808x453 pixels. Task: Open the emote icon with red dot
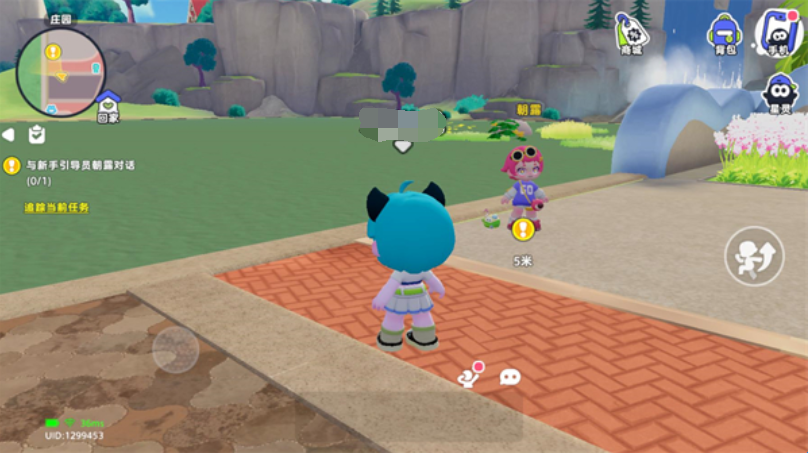click(x=468, y=375)
